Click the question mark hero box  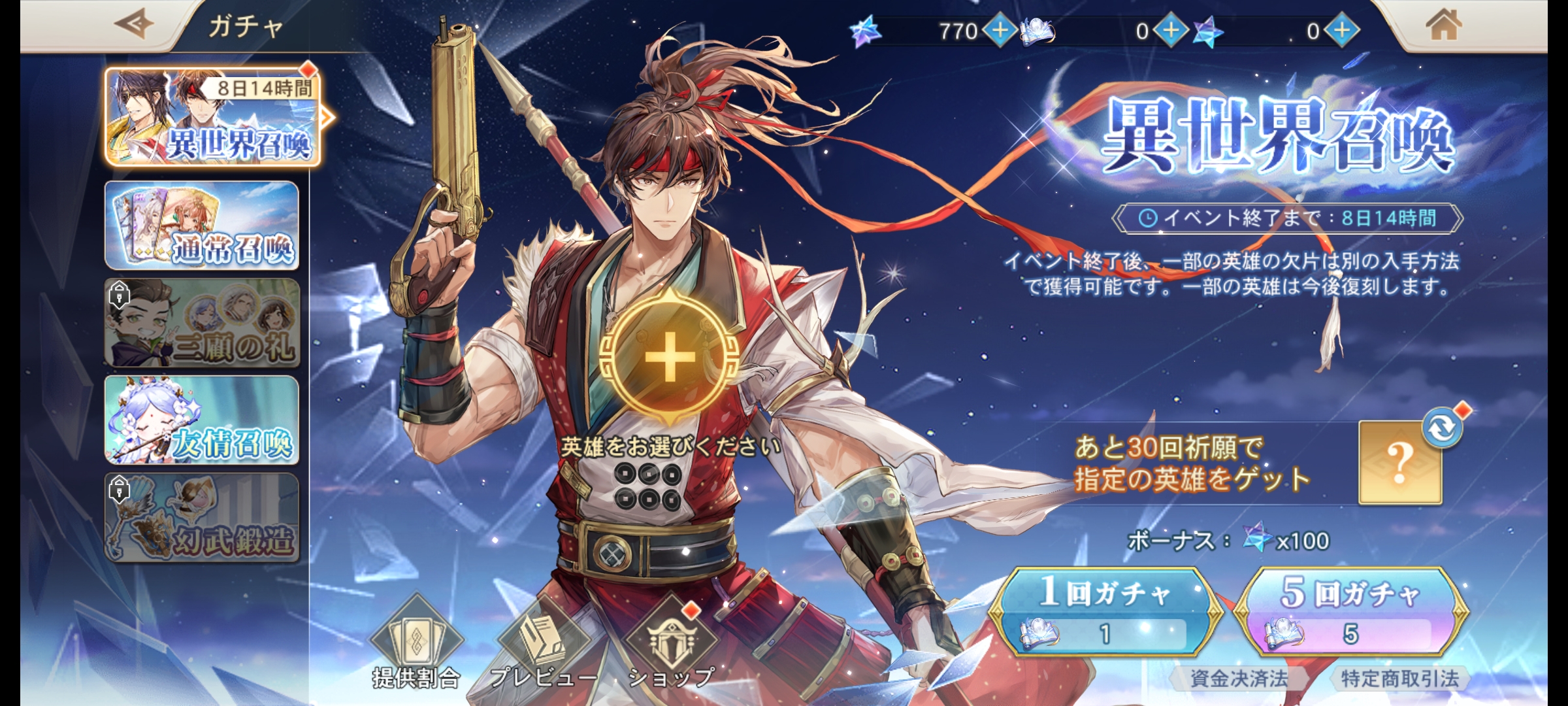tap(1399, 464)
